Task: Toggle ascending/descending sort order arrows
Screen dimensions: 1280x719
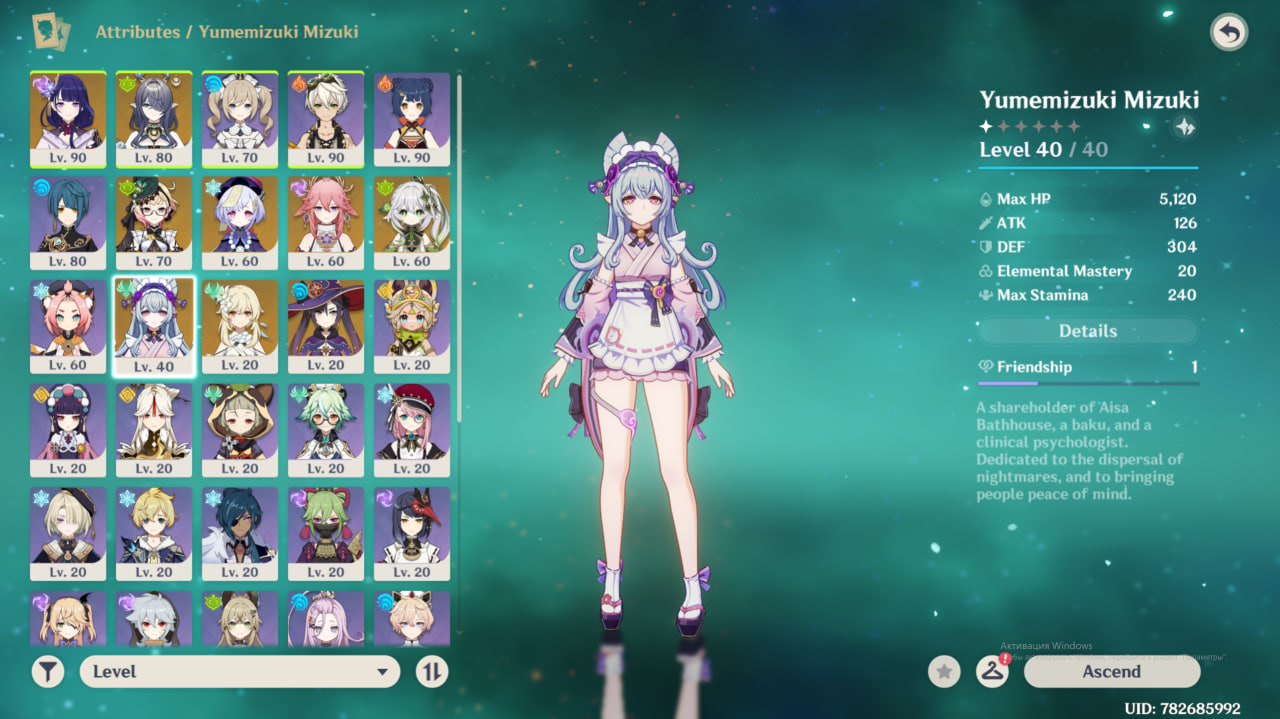Action: click(432, 672)
